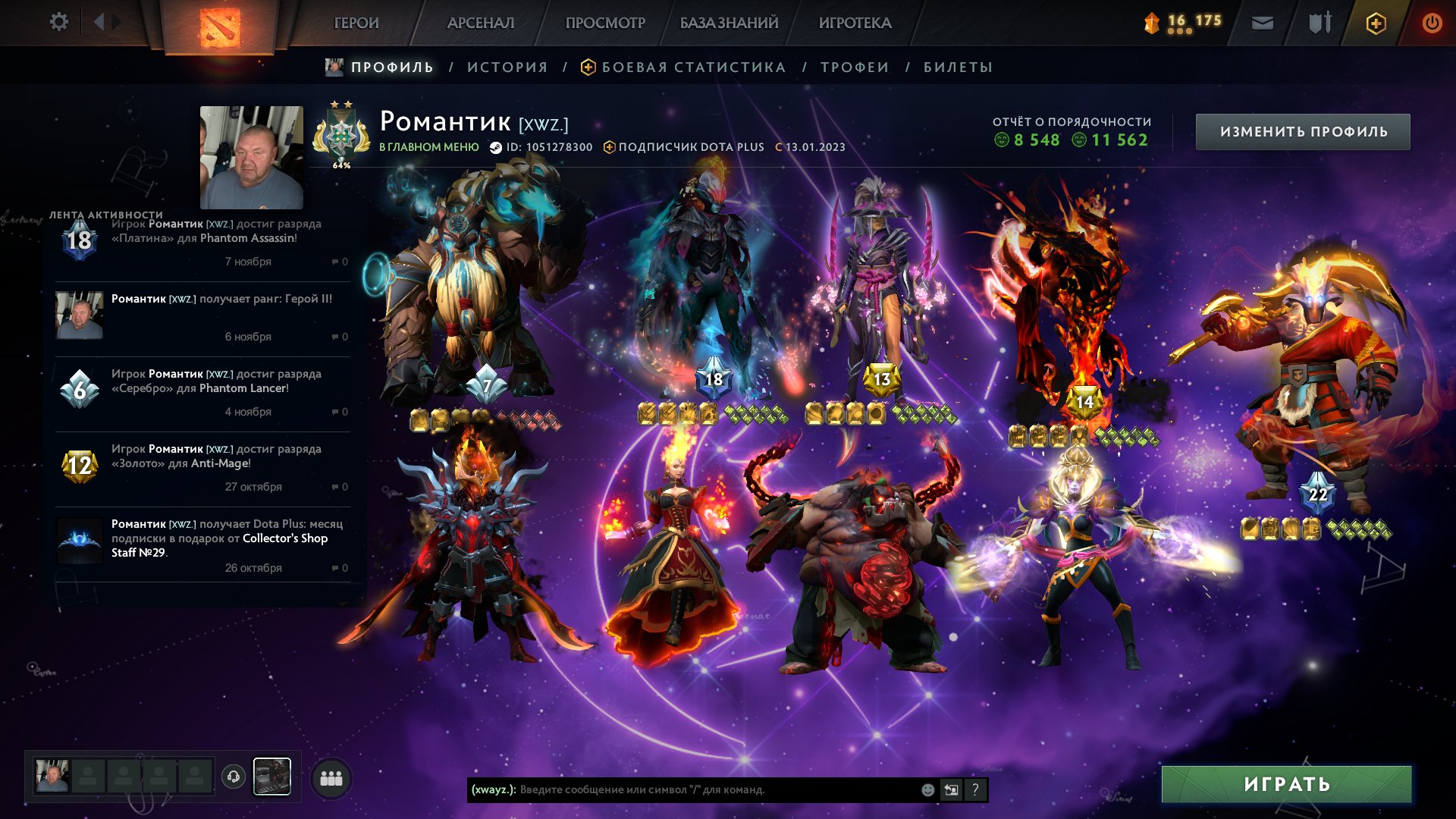Image resolution: width=1456 pixels, height=819 pixels.
Task: Open the АРСЕНАЛ menu
Action: 480,23
